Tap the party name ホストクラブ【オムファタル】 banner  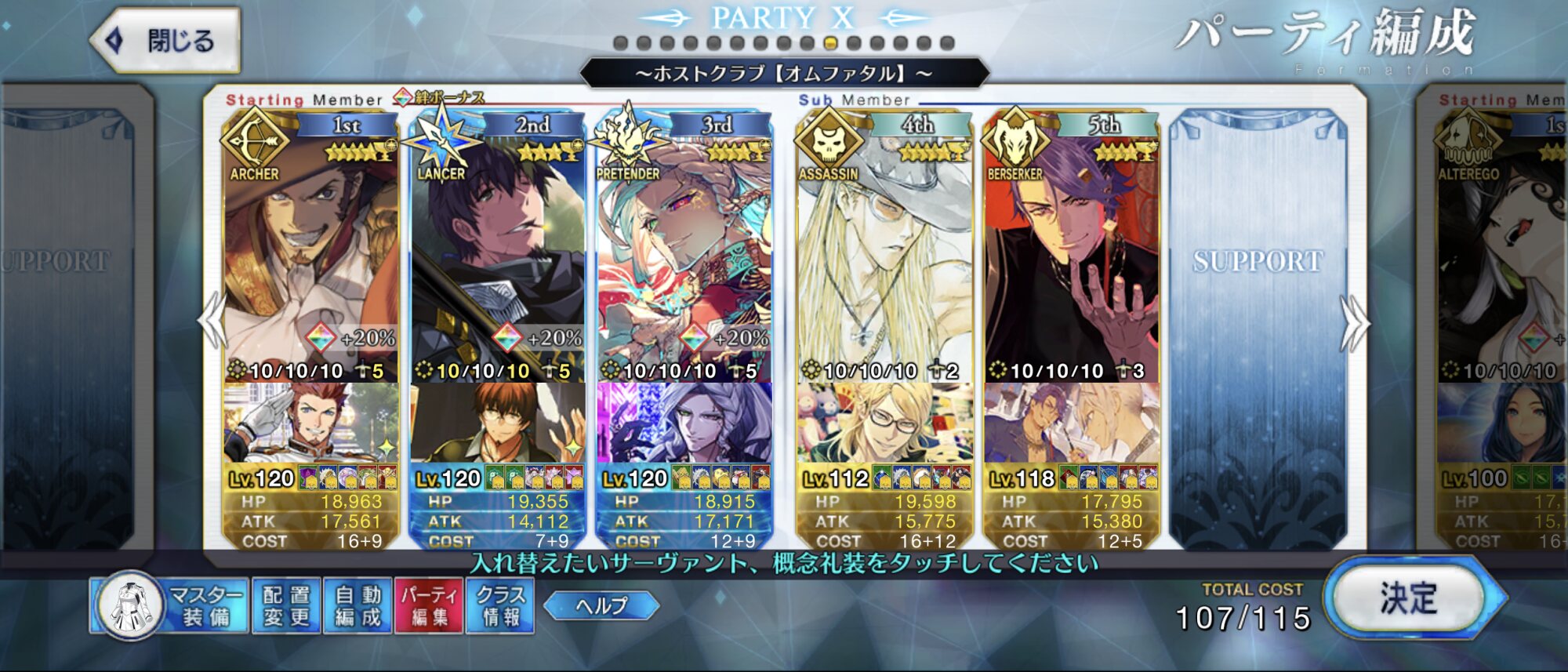[784, 74]
